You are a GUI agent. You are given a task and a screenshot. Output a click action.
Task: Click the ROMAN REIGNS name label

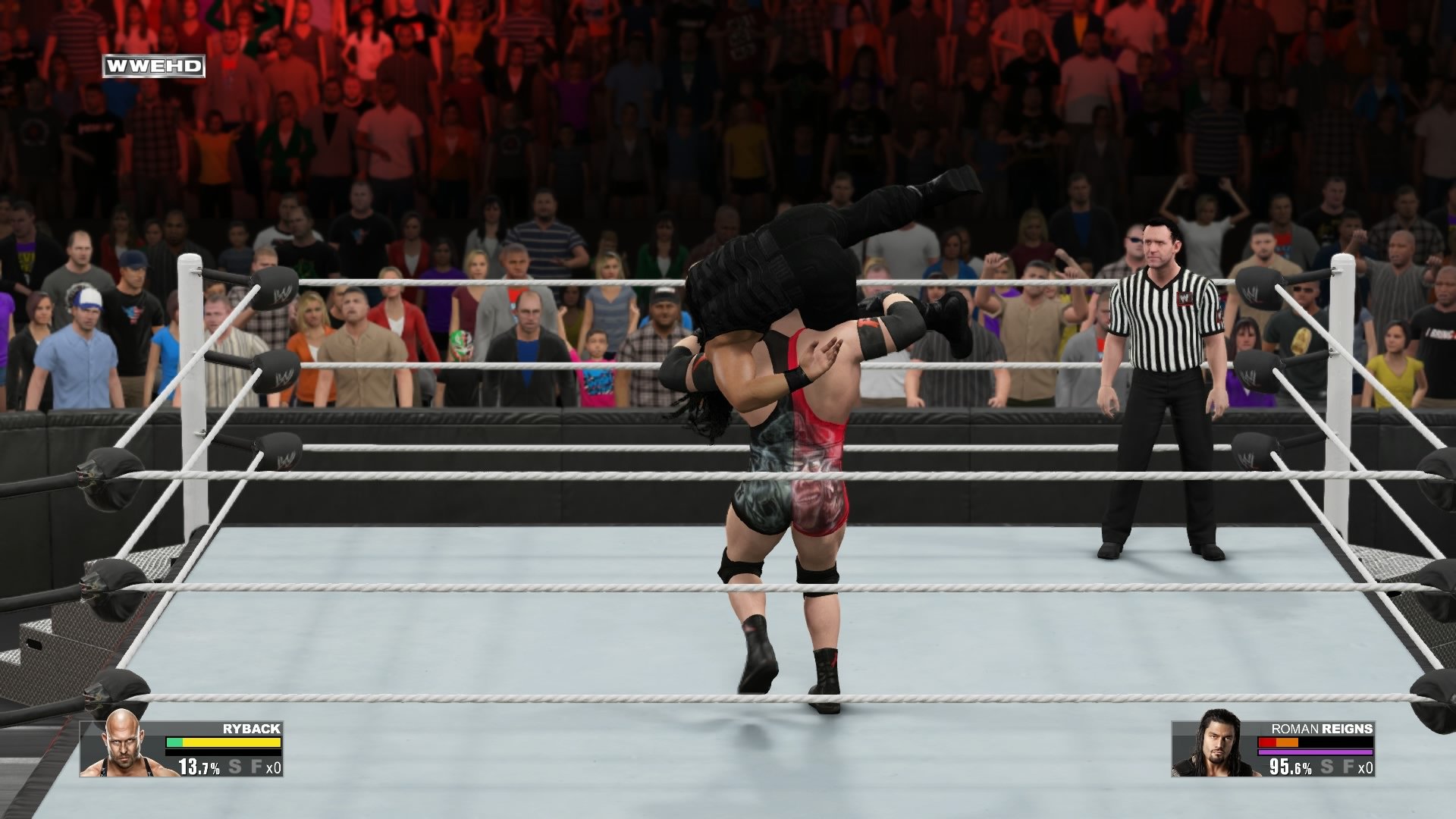point(1322,728)
